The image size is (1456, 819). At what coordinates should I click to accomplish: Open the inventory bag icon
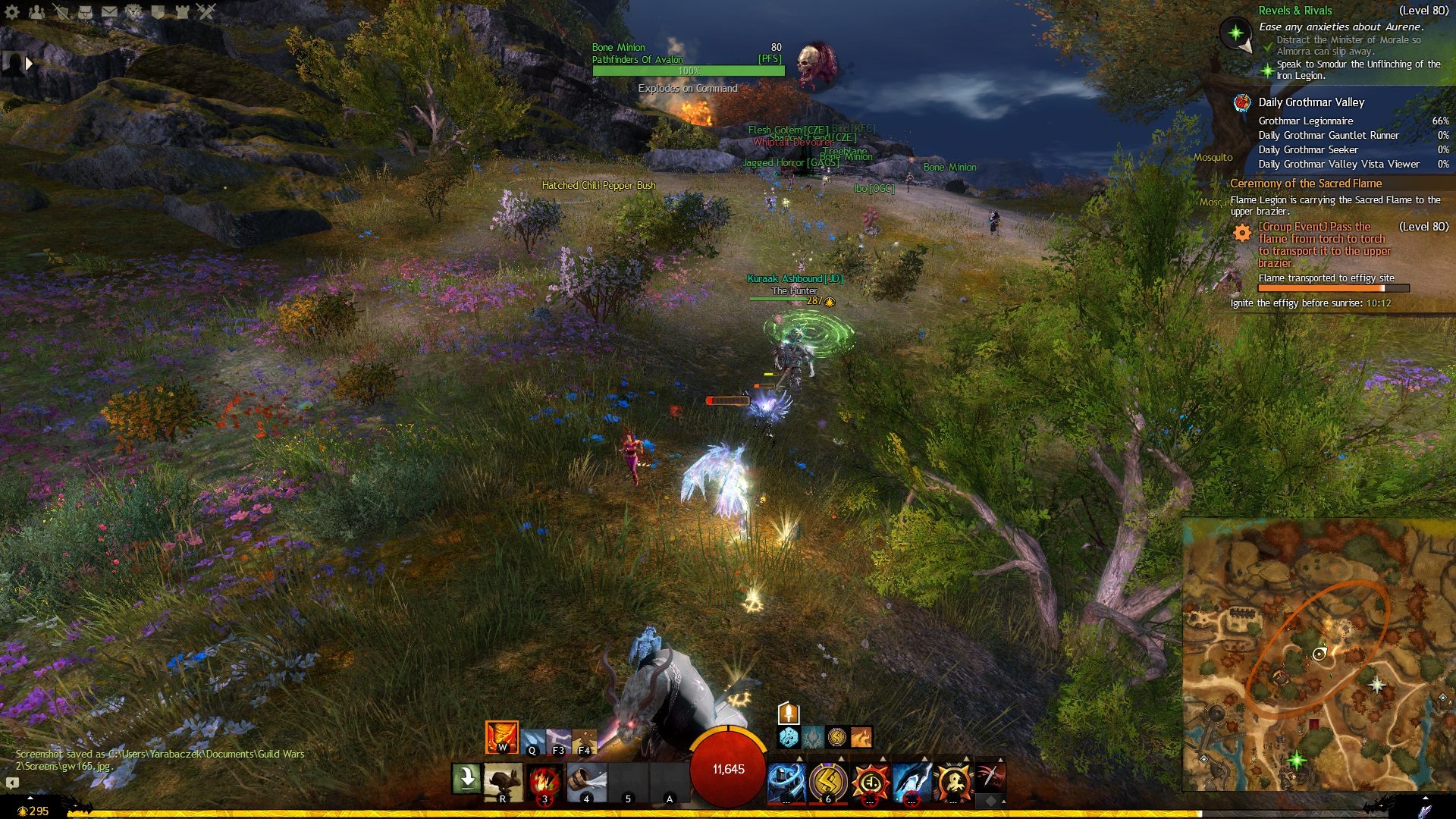point(85,11)
